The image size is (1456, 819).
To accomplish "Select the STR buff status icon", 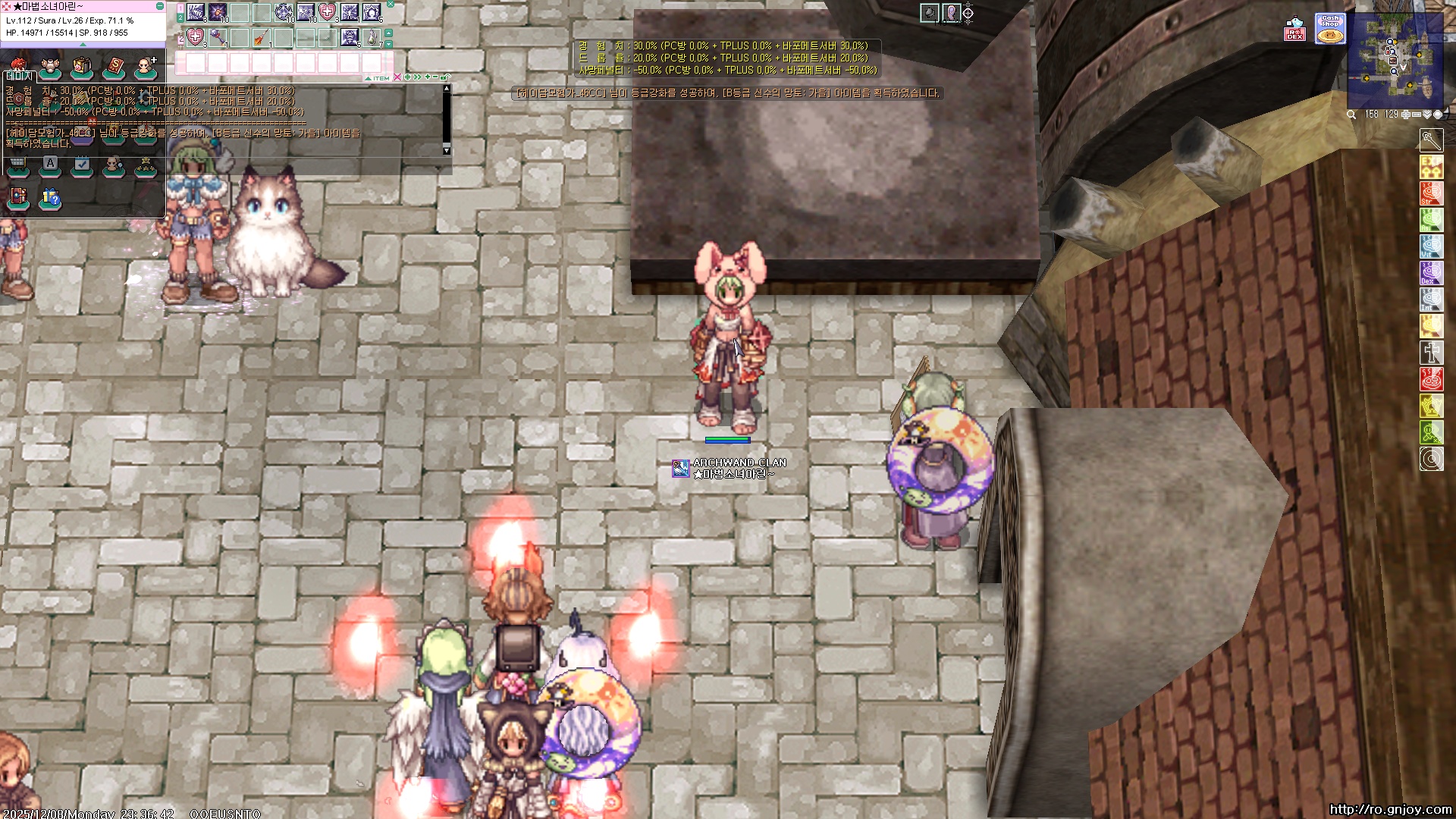I will [x=1431, y=193].
